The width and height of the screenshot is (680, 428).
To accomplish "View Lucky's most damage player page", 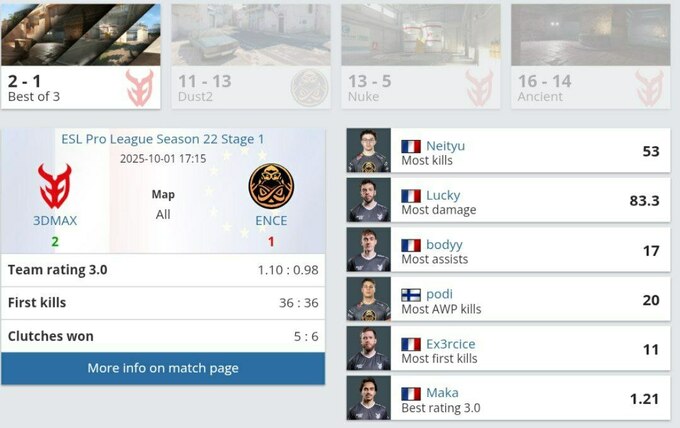I will pyautogui.click(x=443, y=195).
